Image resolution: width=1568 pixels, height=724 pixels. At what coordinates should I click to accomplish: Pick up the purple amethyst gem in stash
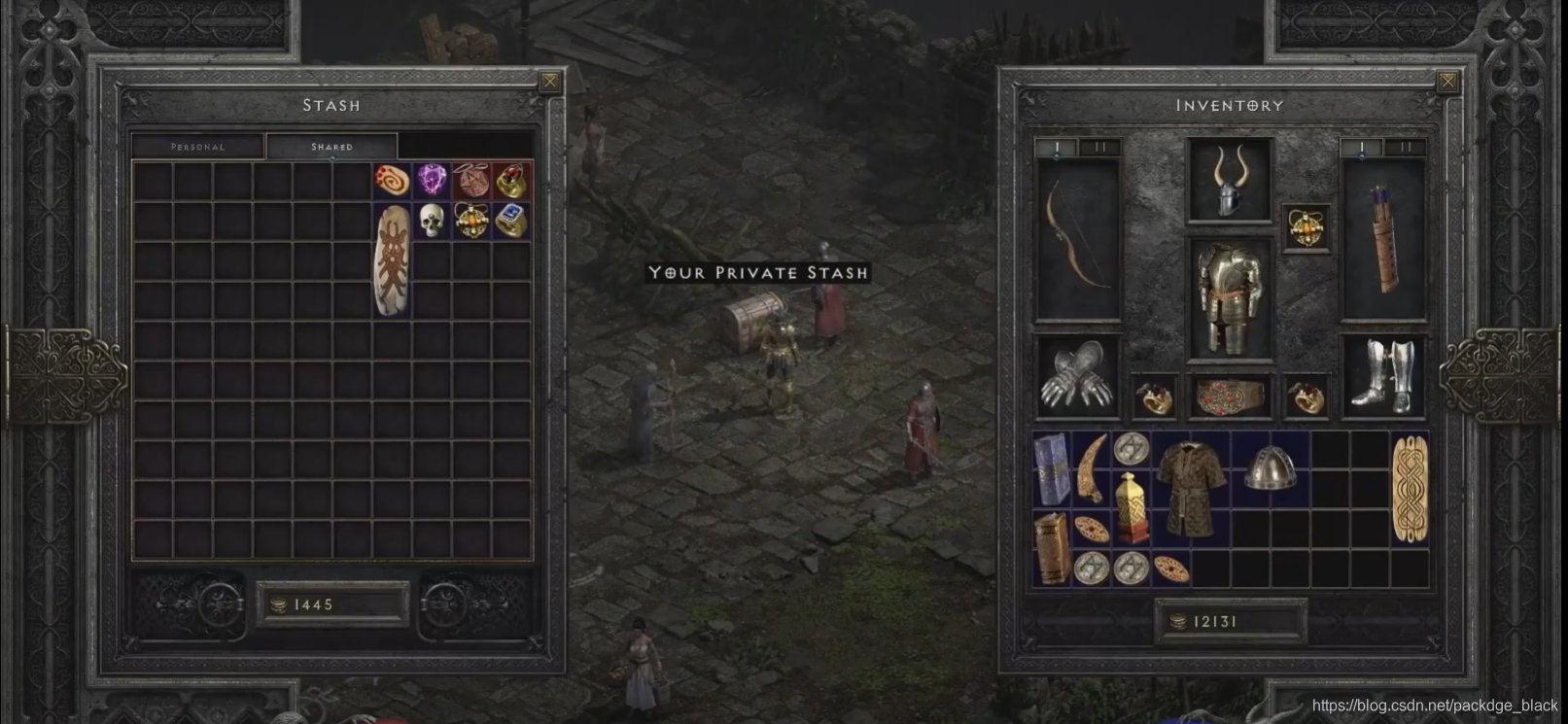pyautogui.click(x=432, y=181)
